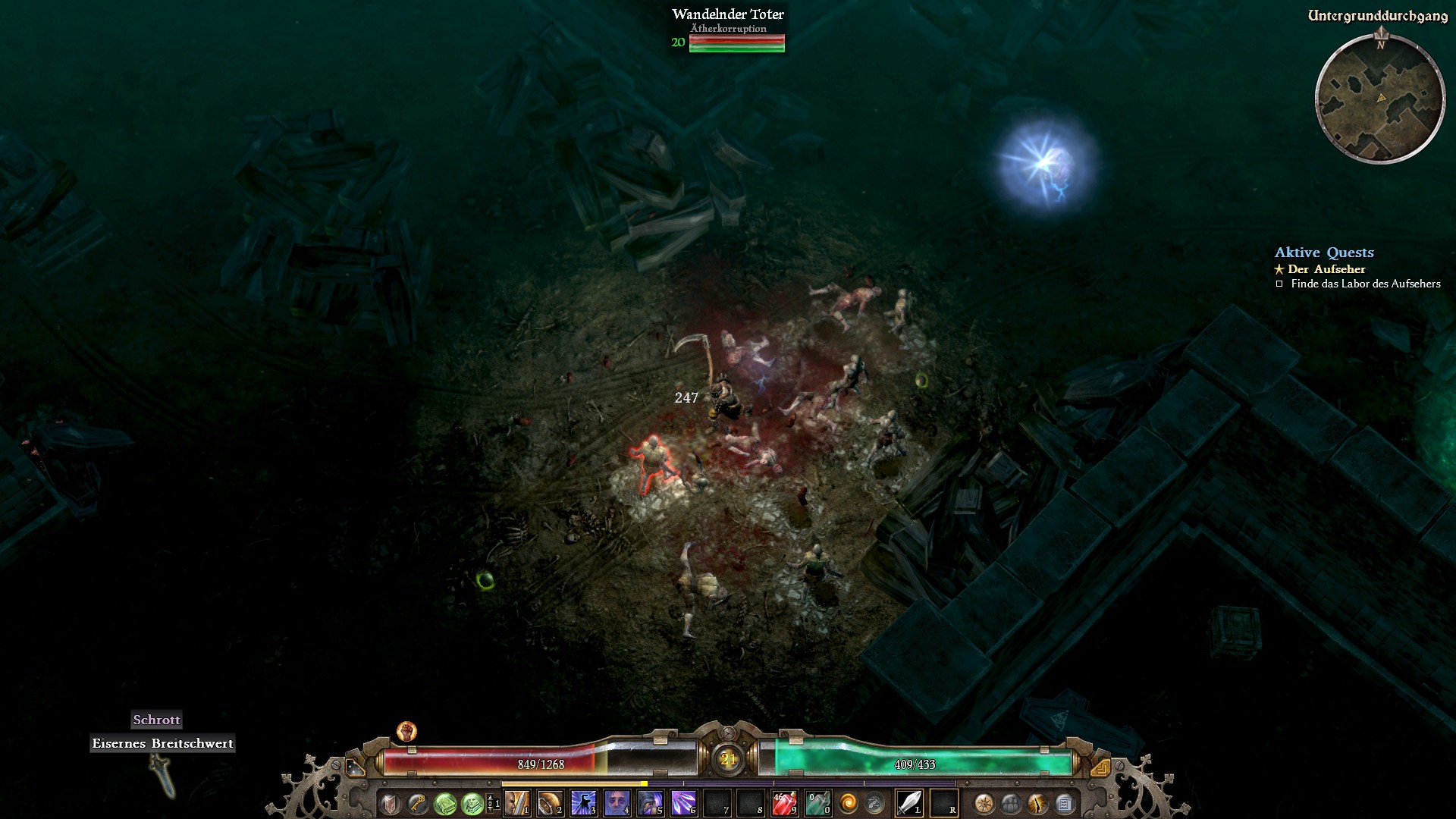Activate the sword slash skill in slot 1
1456x819 pixels.
tap(517, 803)
